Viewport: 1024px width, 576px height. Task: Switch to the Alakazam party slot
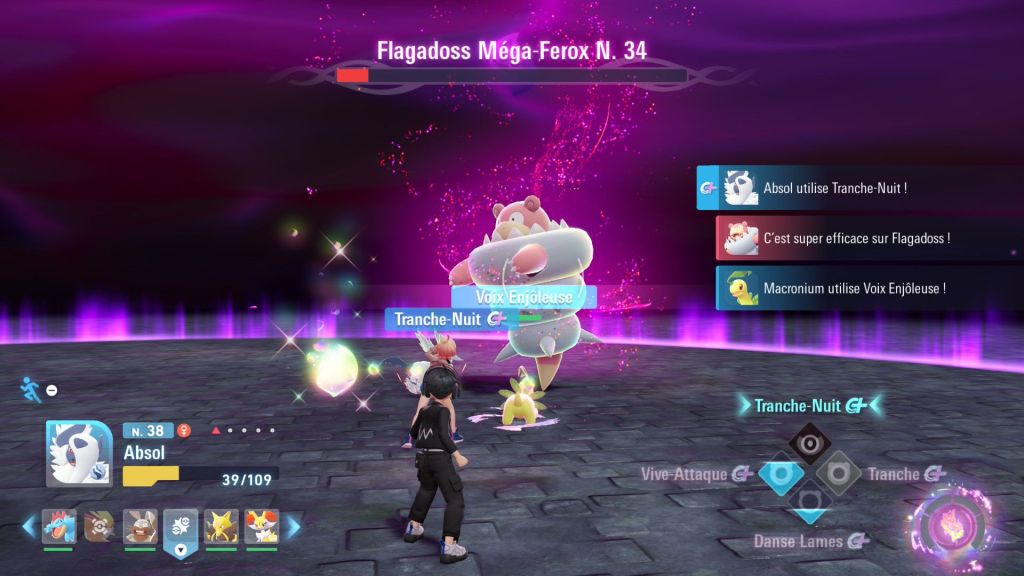[x=221, y=526]
